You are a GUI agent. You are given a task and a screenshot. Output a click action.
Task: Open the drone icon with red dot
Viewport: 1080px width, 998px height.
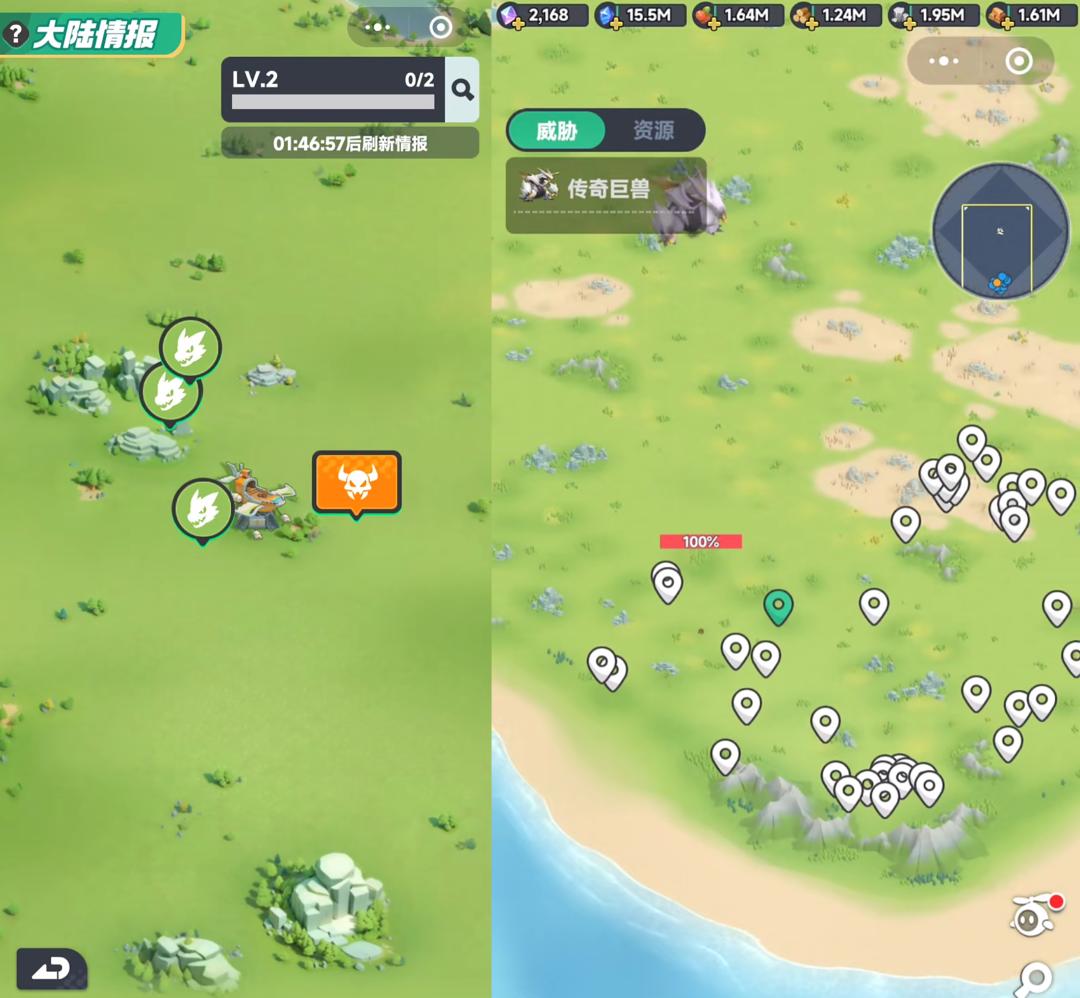pos(1035,914)
